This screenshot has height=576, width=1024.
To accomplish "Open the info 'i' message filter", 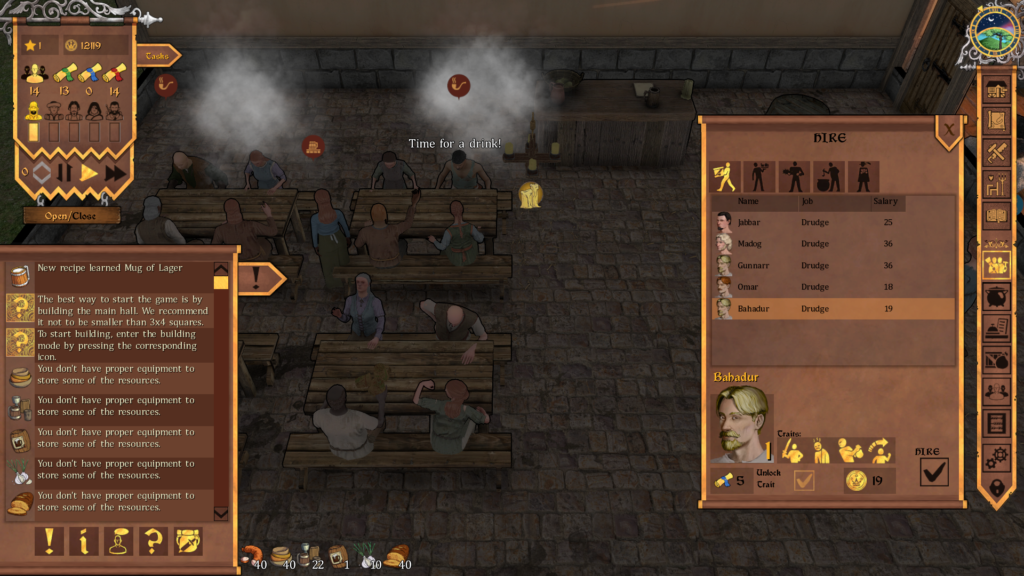I will pos(84,541).
